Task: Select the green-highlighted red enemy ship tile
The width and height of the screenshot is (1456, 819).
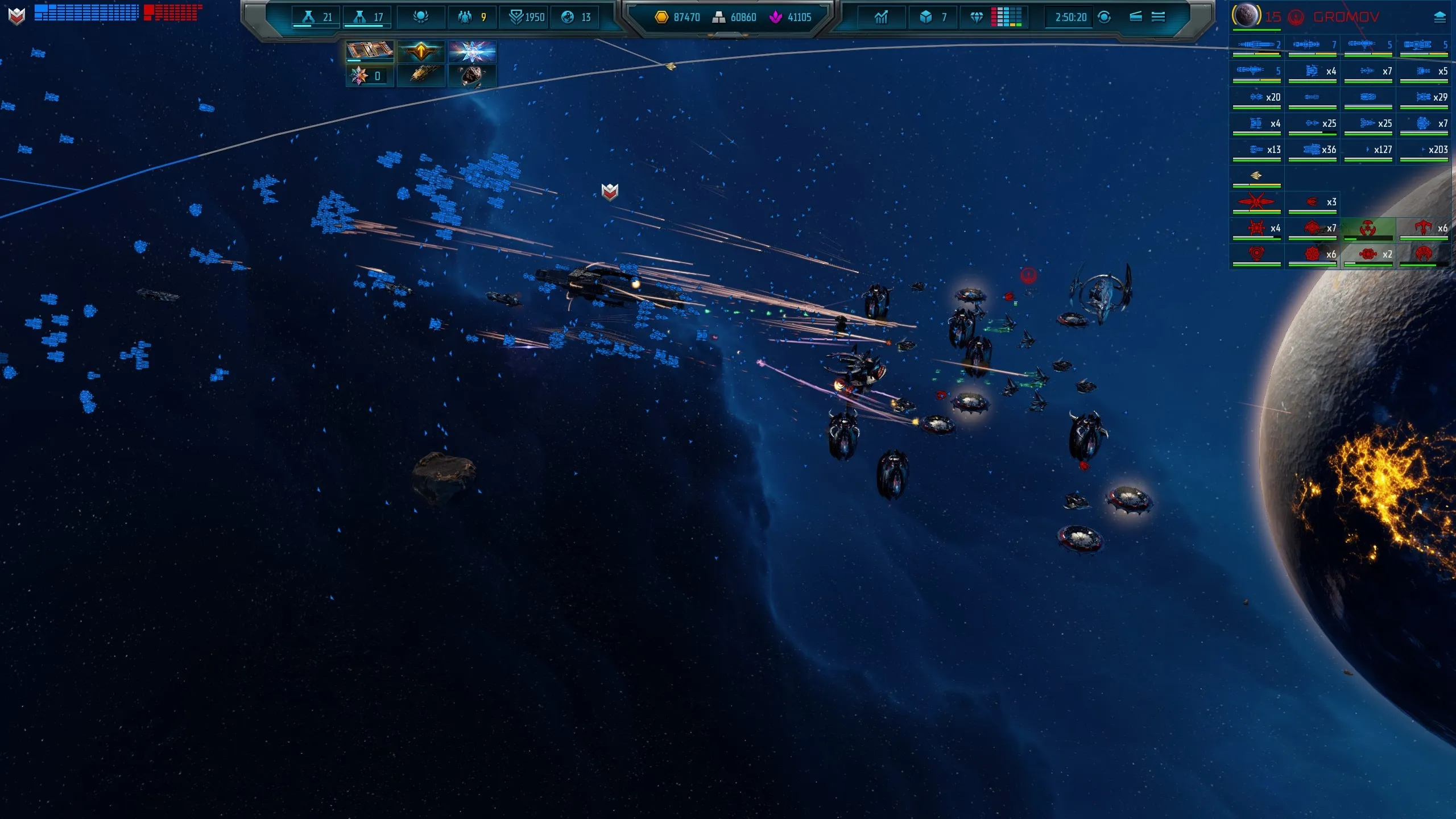Action: [x=1368, y=229]
